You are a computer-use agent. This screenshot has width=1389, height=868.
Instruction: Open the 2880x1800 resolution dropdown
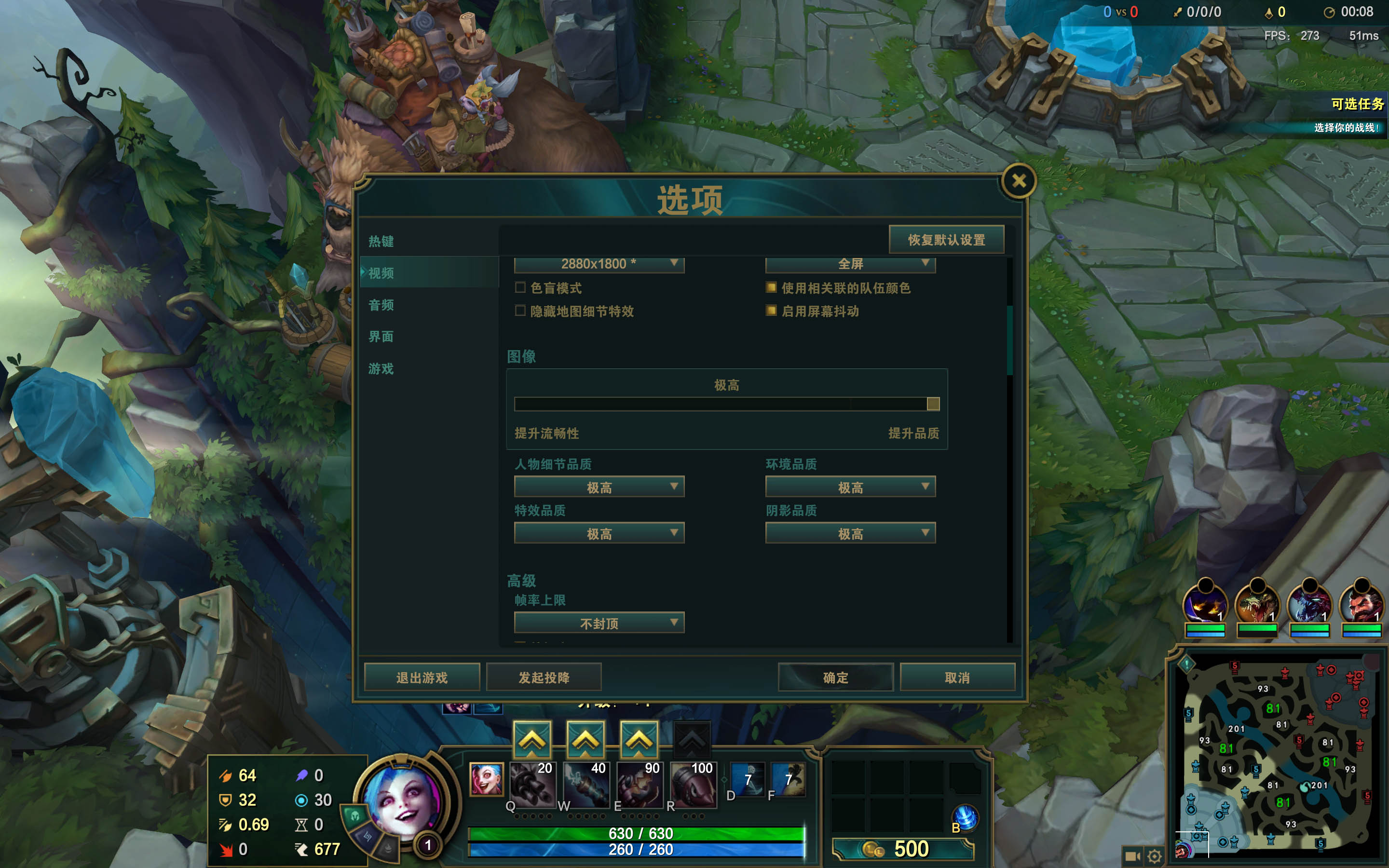tap(599, 264)
